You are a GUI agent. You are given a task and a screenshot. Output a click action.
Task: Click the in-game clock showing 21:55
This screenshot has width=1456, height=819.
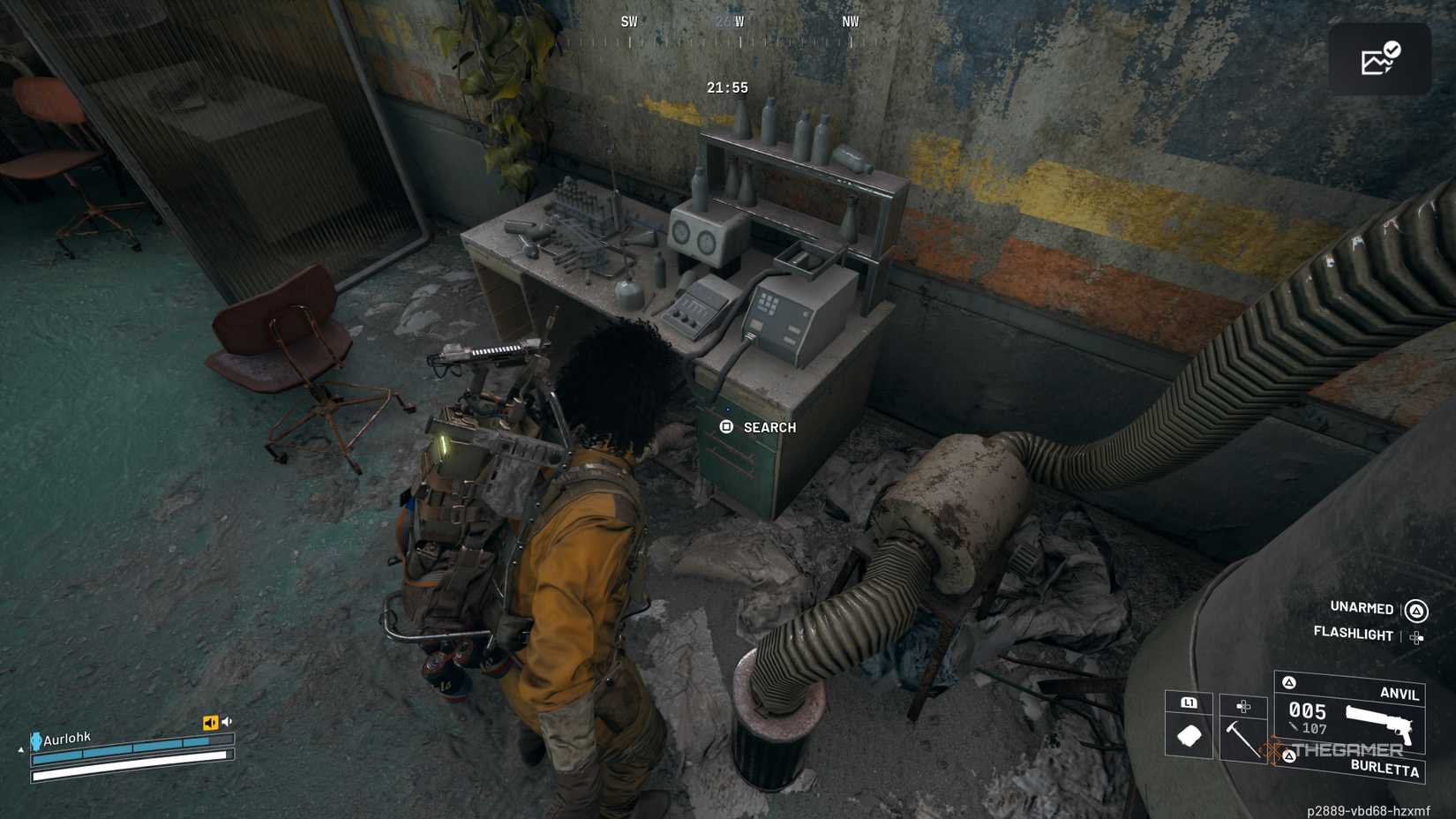726,87
